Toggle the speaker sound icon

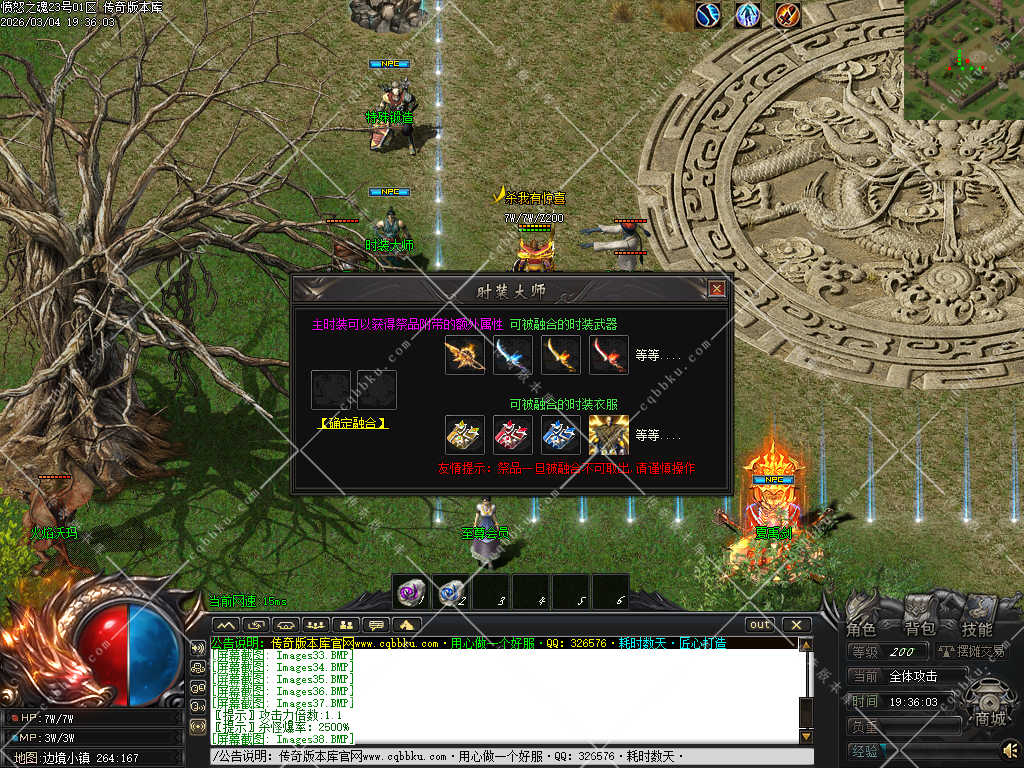(x=1010, y=749)
